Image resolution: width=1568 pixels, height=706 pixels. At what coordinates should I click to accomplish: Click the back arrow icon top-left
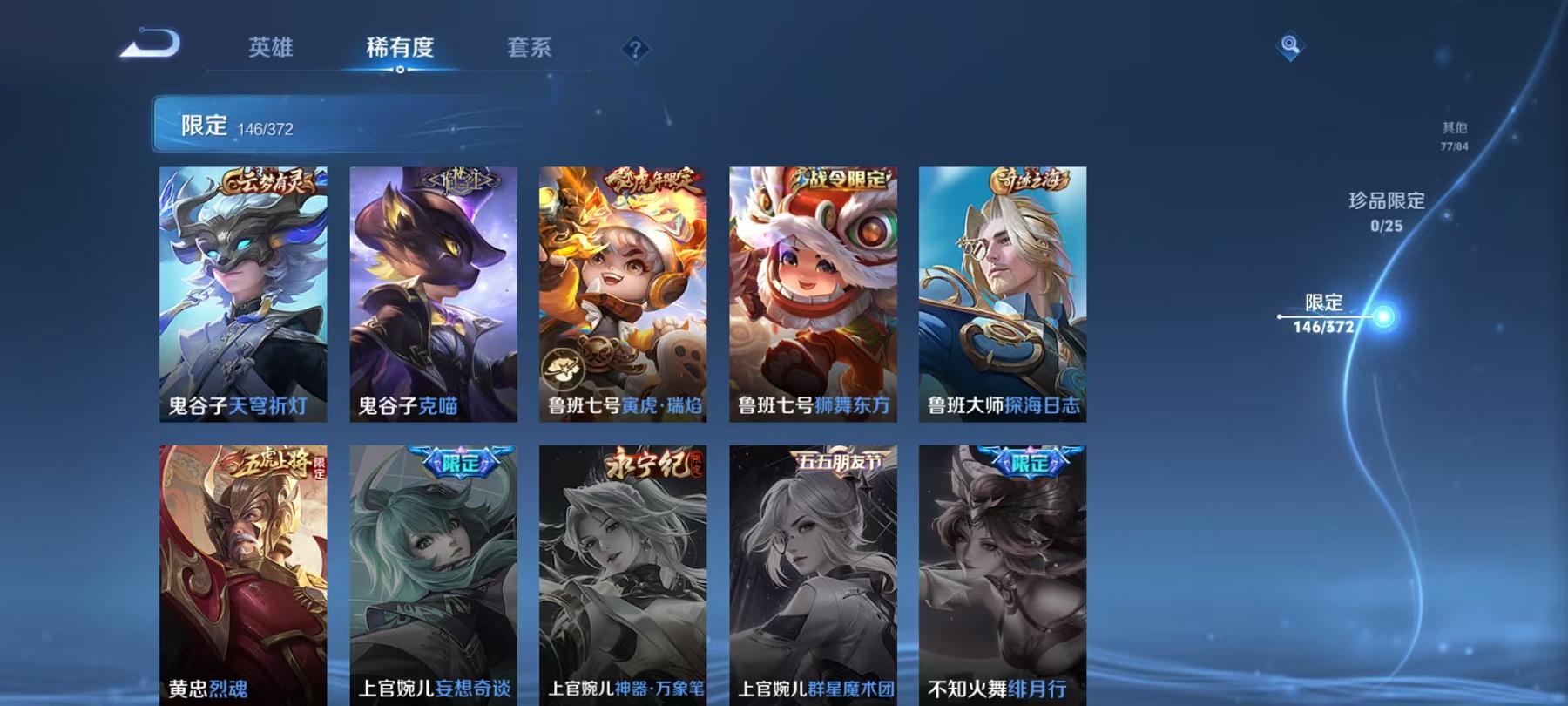click(x=150, y=41)
